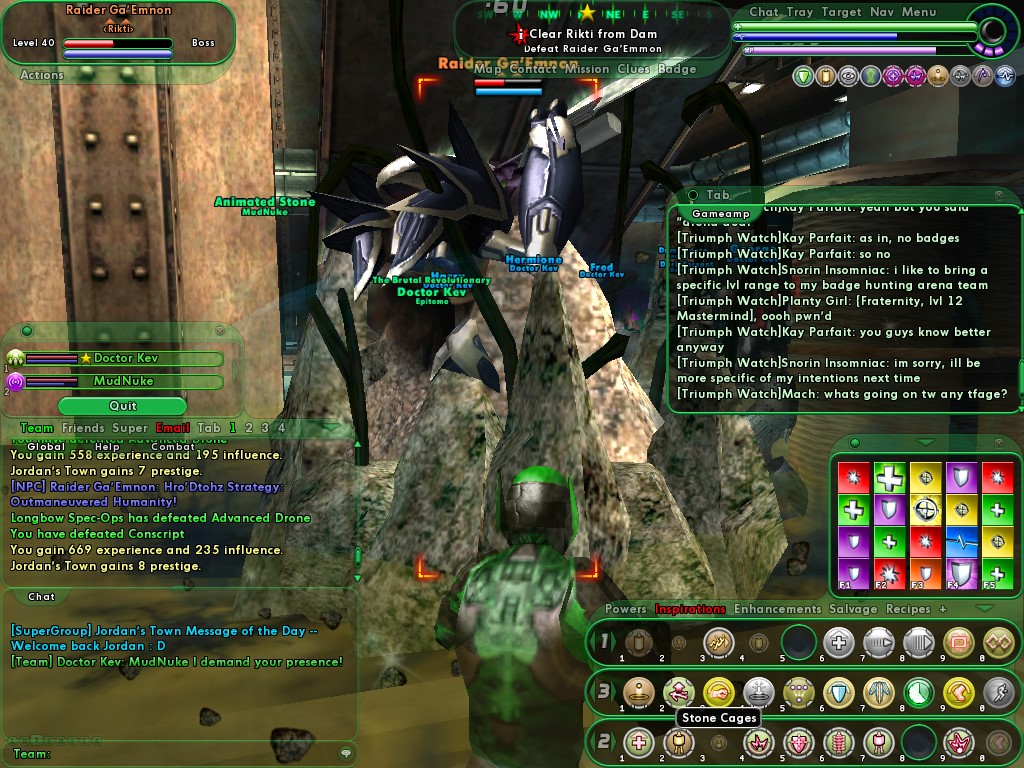Screen dimensions: 1024x768
Task: Open the main Menu in top bar
Action: click(919, 12)
